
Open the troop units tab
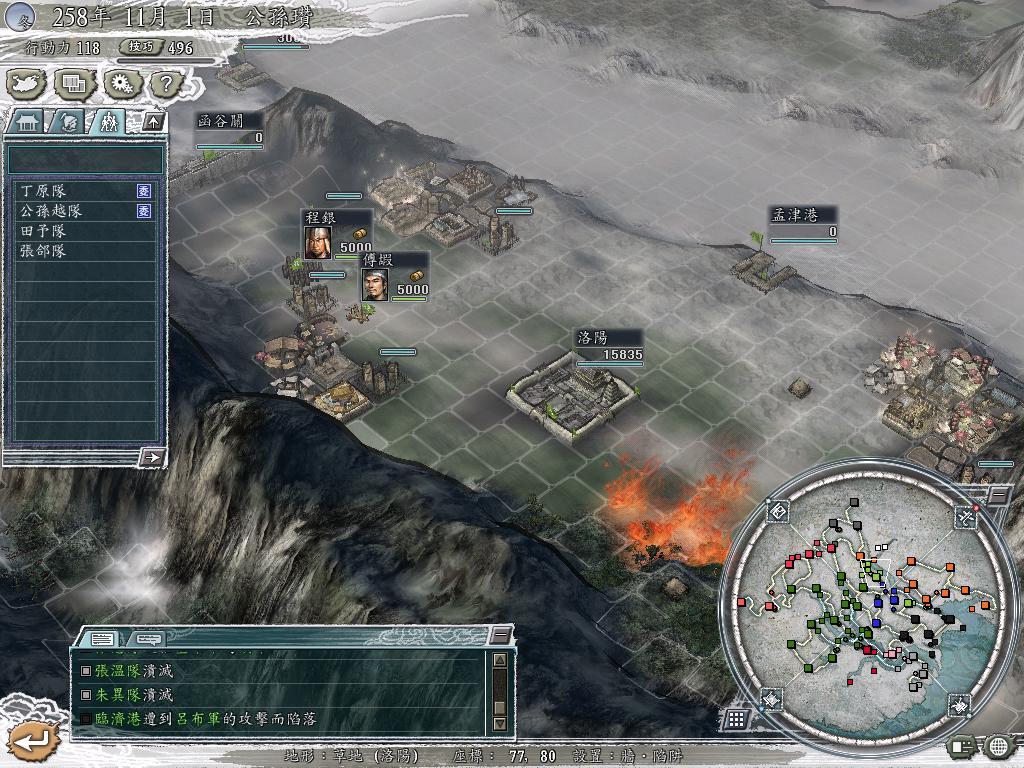[x=109, y=122]
